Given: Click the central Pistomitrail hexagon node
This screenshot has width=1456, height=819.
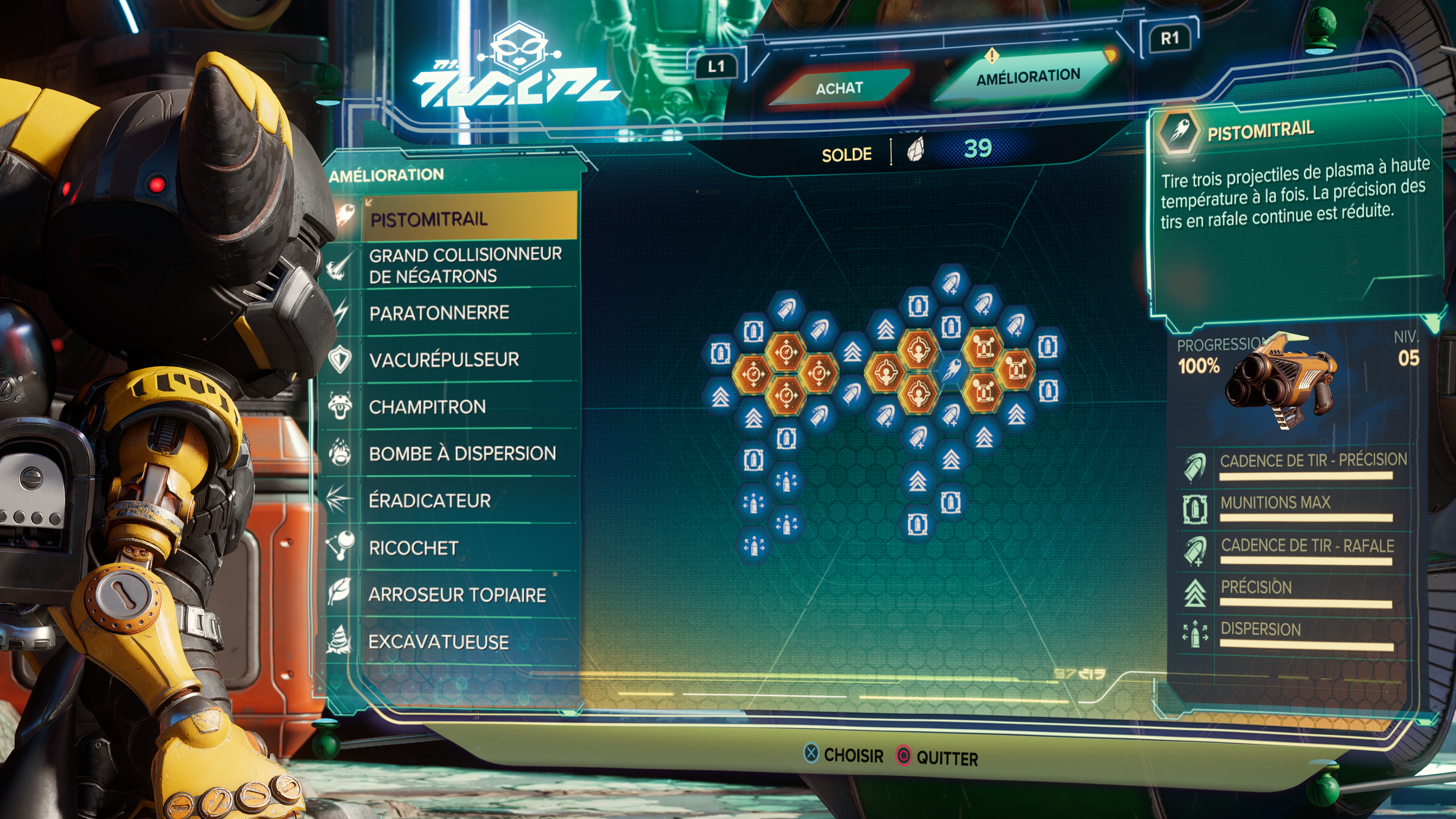Looking at the screenshot, I should [x=951, y=370].
